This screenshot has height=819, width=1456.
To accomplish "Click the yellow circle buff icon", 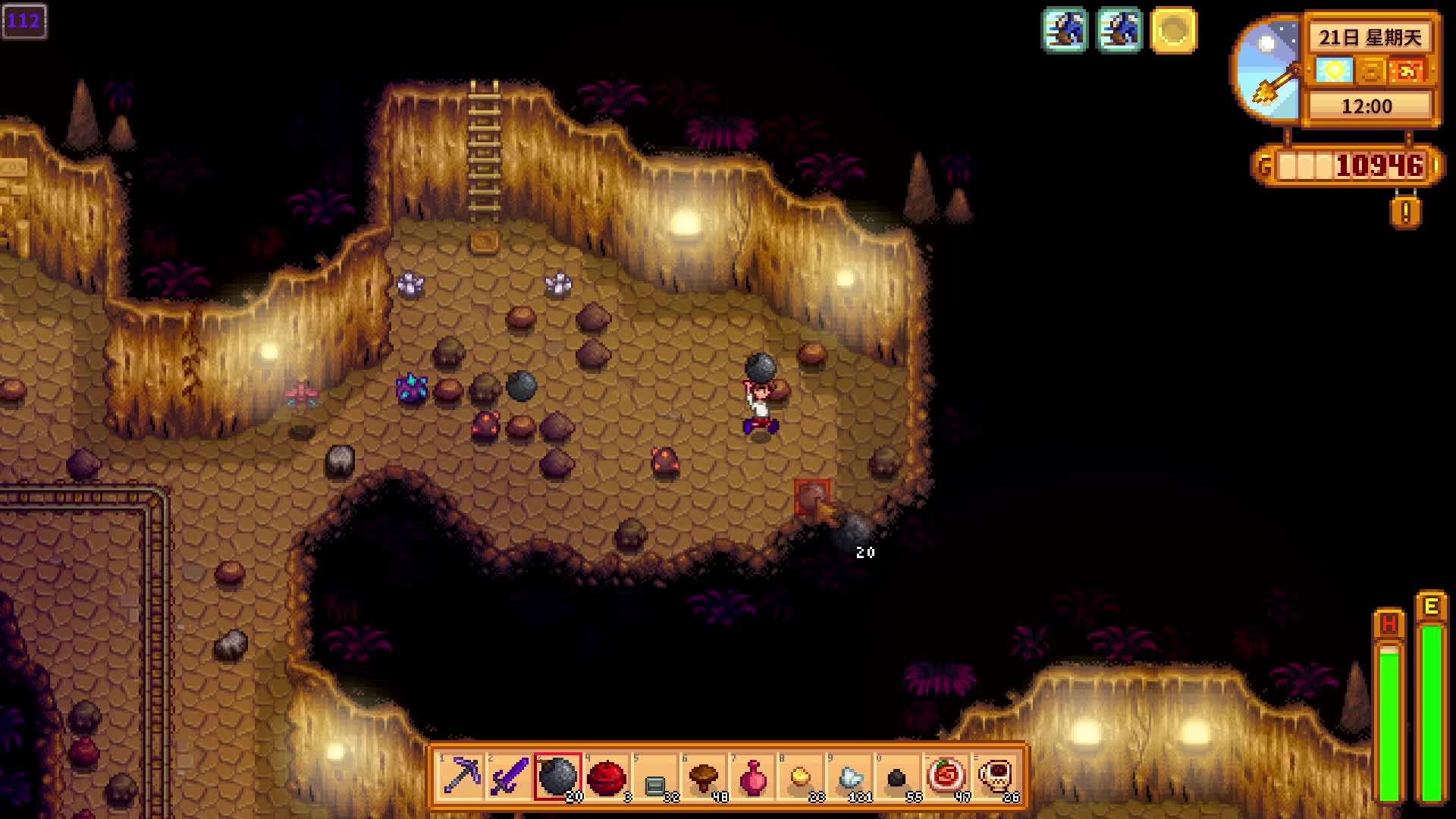I will (x=1173, y=30).
